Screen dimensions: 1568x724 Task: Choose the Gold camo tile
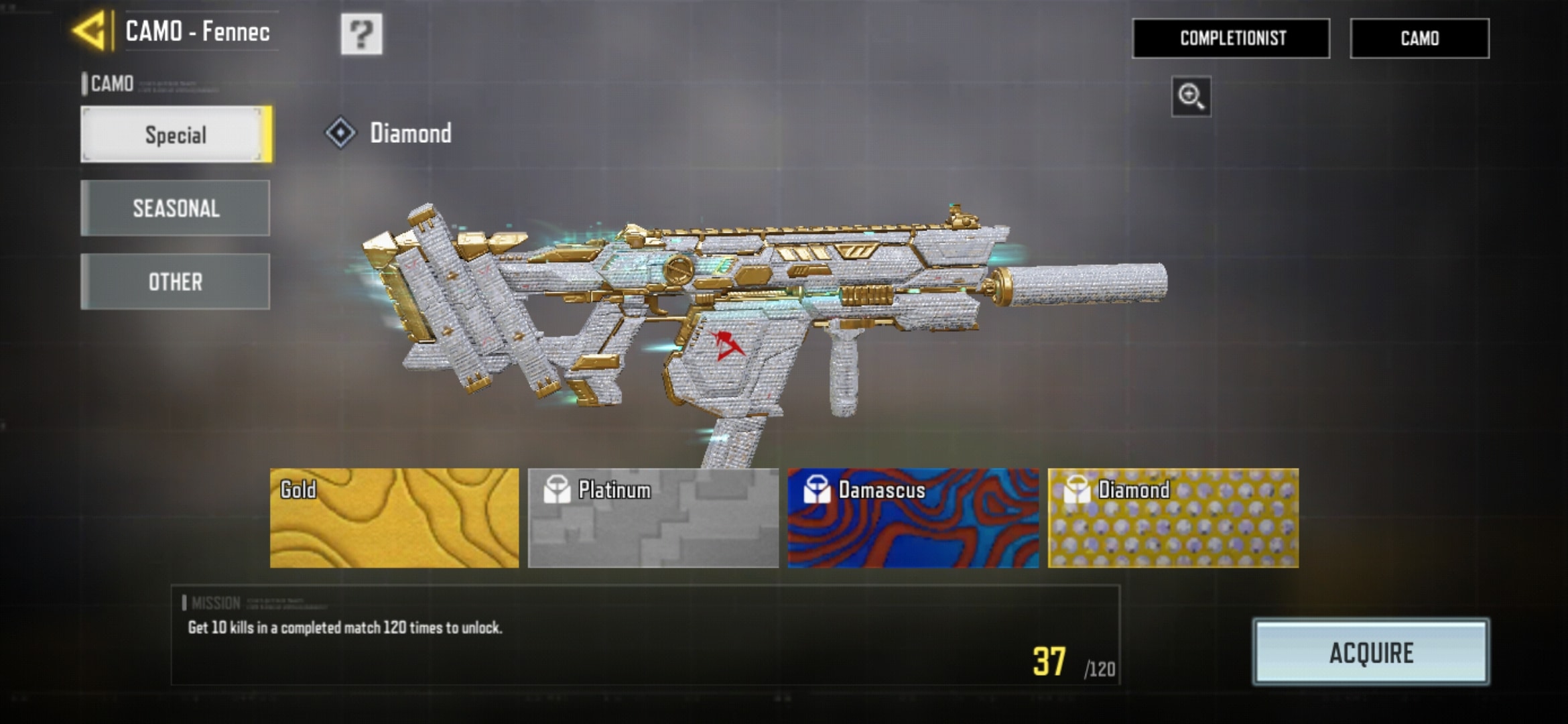pos(394,518)
